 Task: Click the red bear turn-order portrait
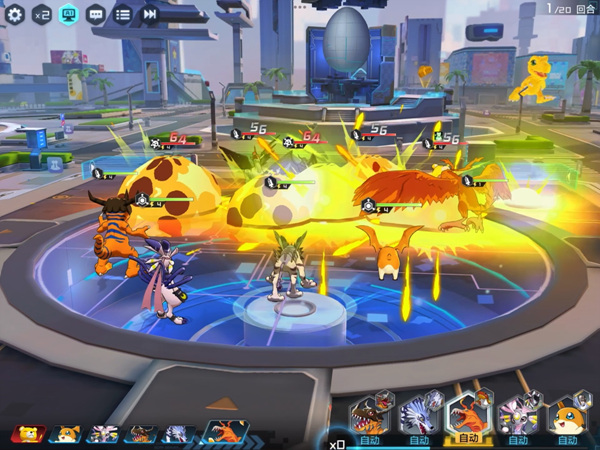coord(26,434)
